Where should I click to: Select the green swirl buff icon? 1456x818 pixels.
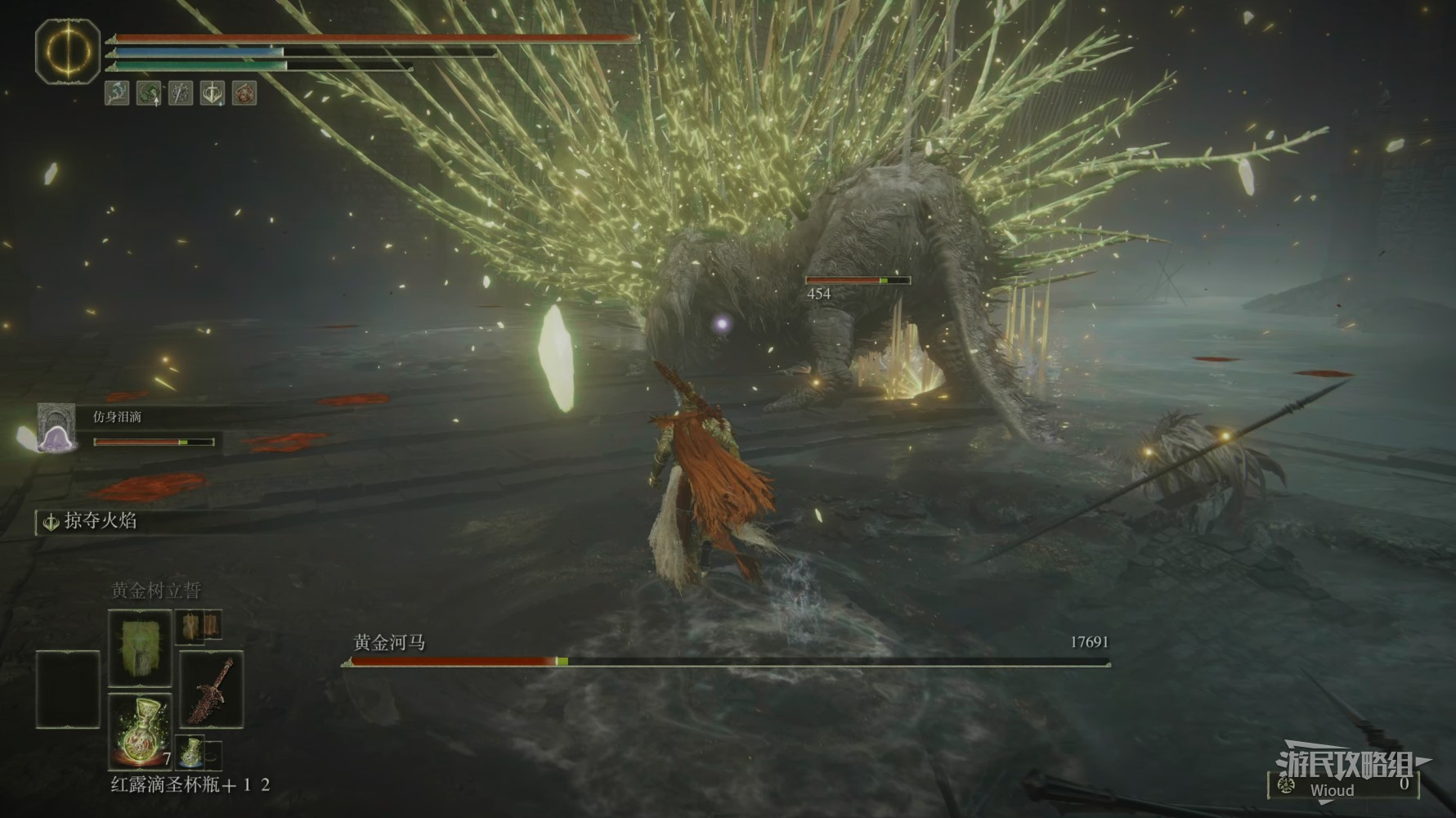[x=149, y=92]
